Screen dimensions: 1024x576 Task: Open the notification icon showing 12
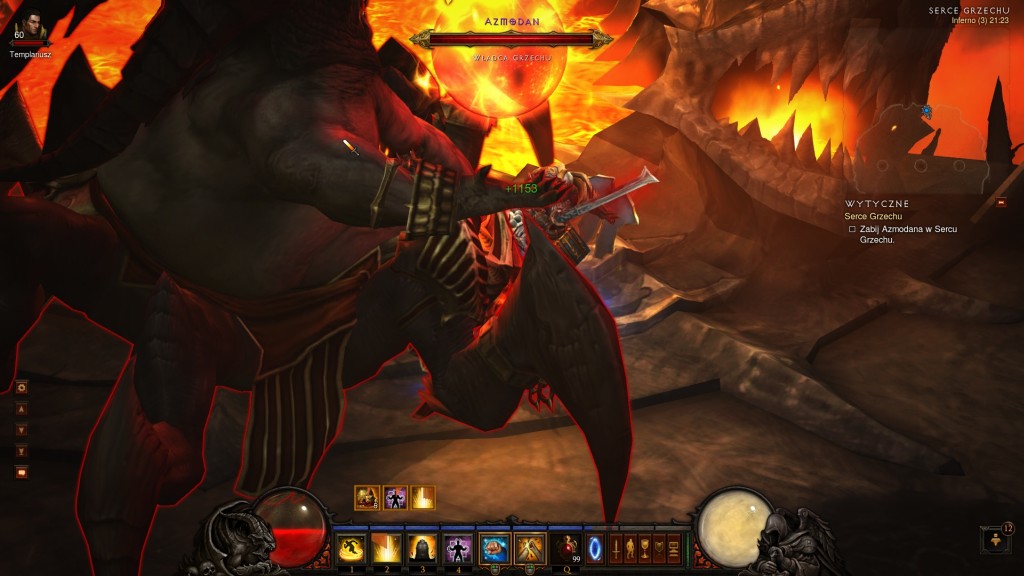(996, 540)
